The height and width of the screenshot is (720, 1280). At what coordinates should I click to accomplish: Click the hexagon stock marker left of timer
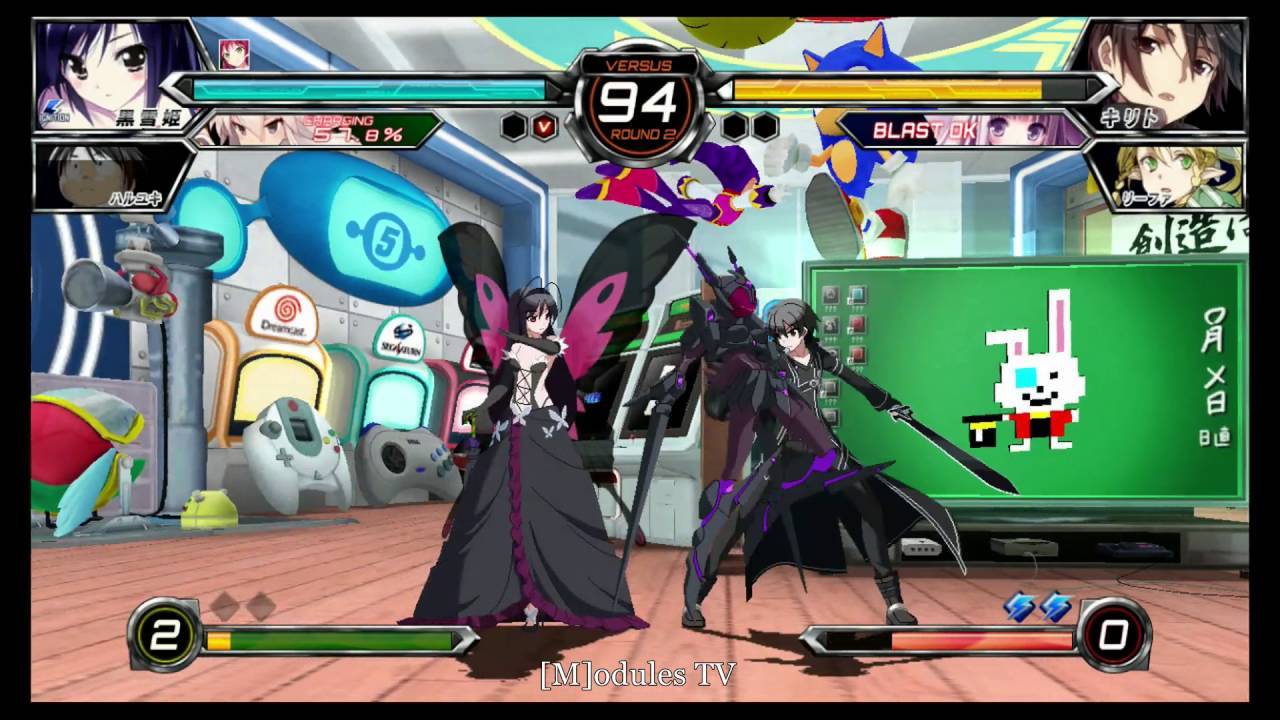(512, 125)
